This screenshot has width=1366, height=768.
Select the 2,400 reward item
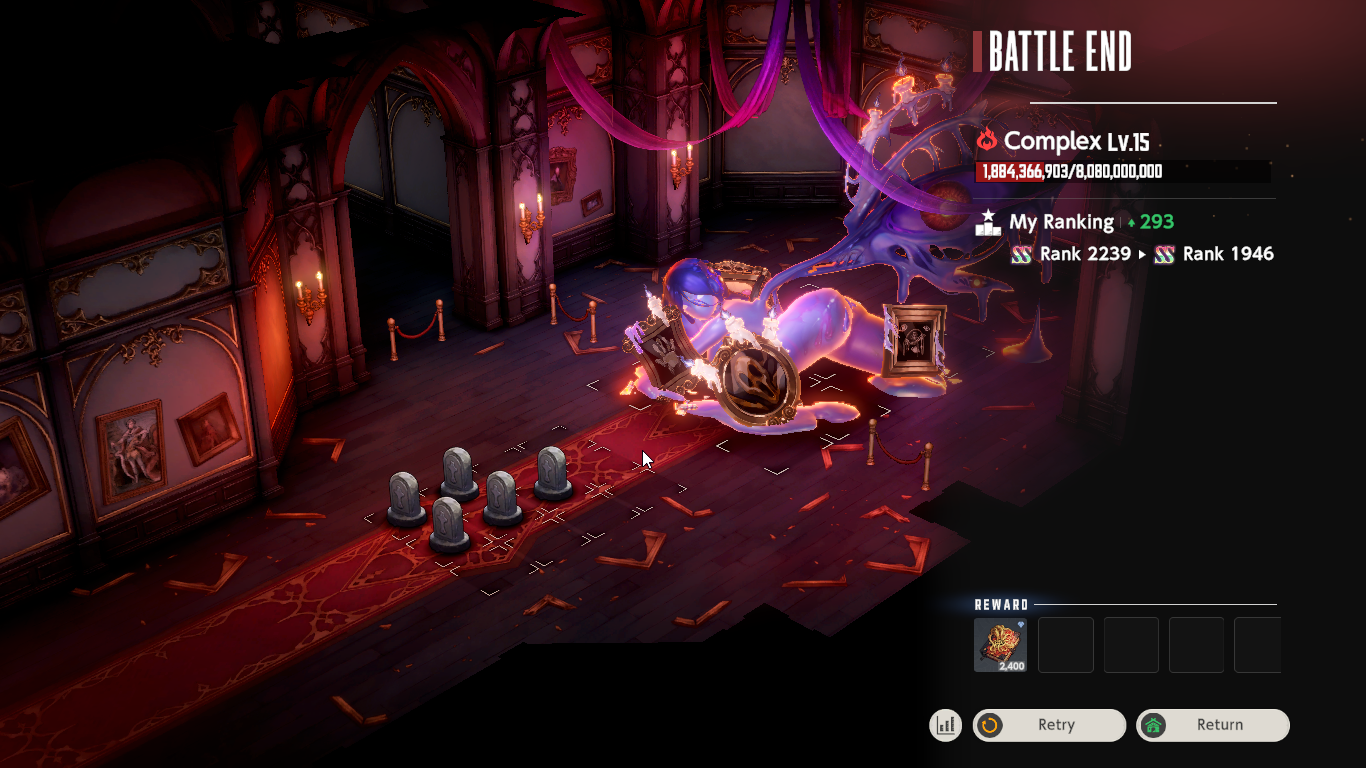pyautogui.click(x=1000, y=645)
